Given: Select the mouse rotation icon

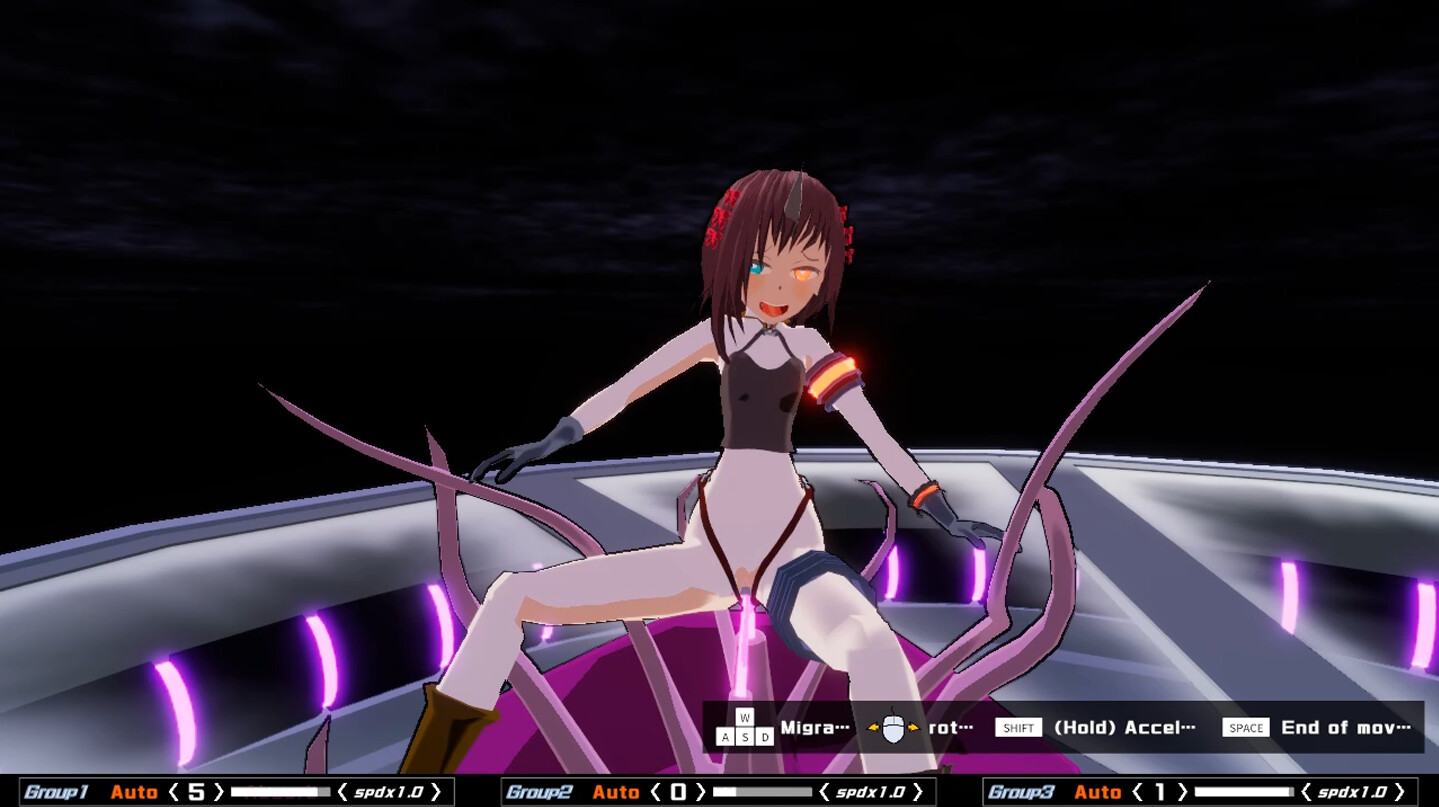Looking at the screenshot, I should (x=893, y=727).
